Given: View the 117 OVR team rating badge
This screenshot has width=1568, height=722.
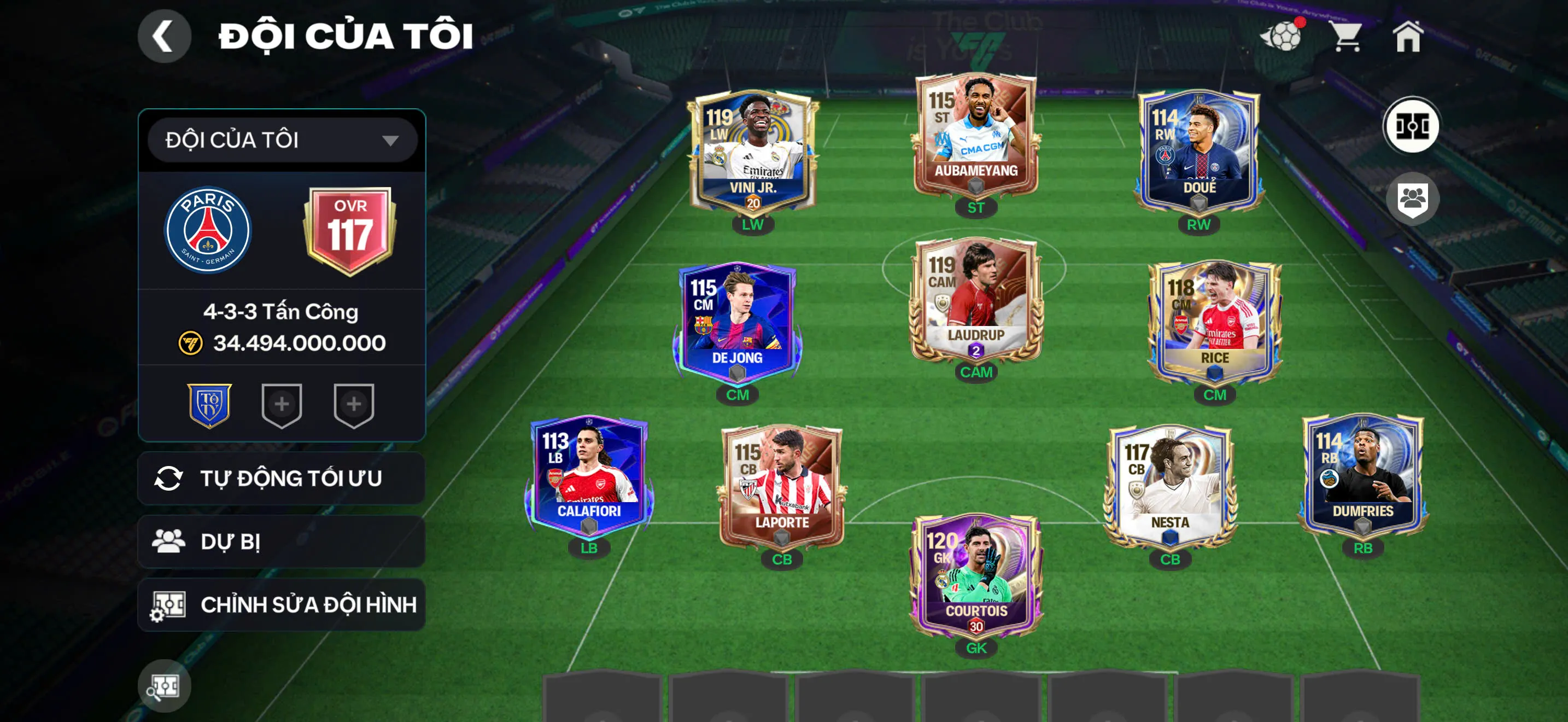Looking at the screenshot, I should tap(350, 230).
